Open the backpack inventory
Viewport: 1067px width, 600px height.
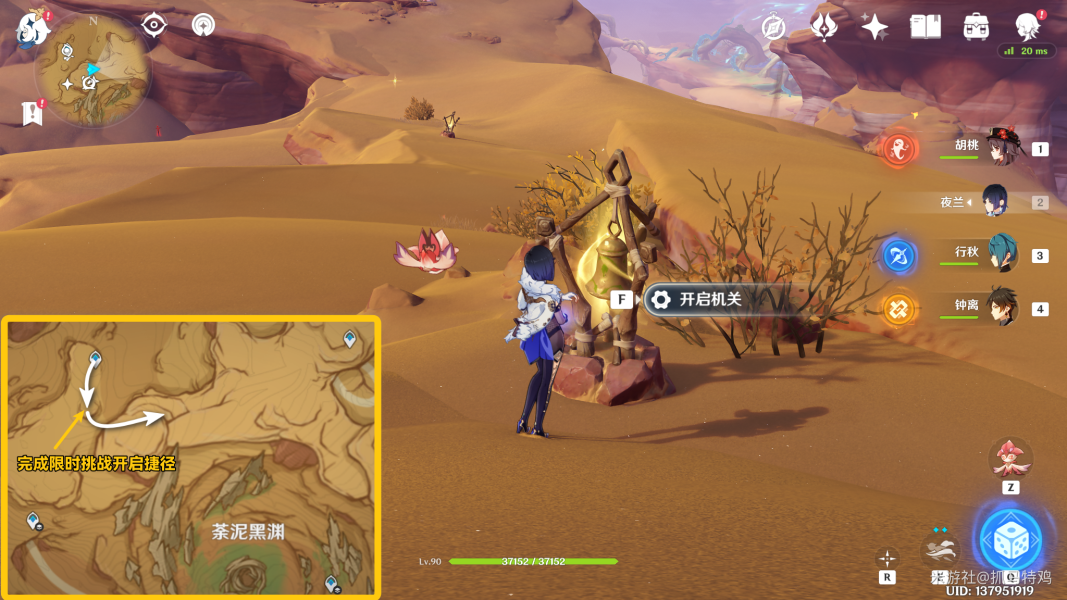tap(976, 27)
